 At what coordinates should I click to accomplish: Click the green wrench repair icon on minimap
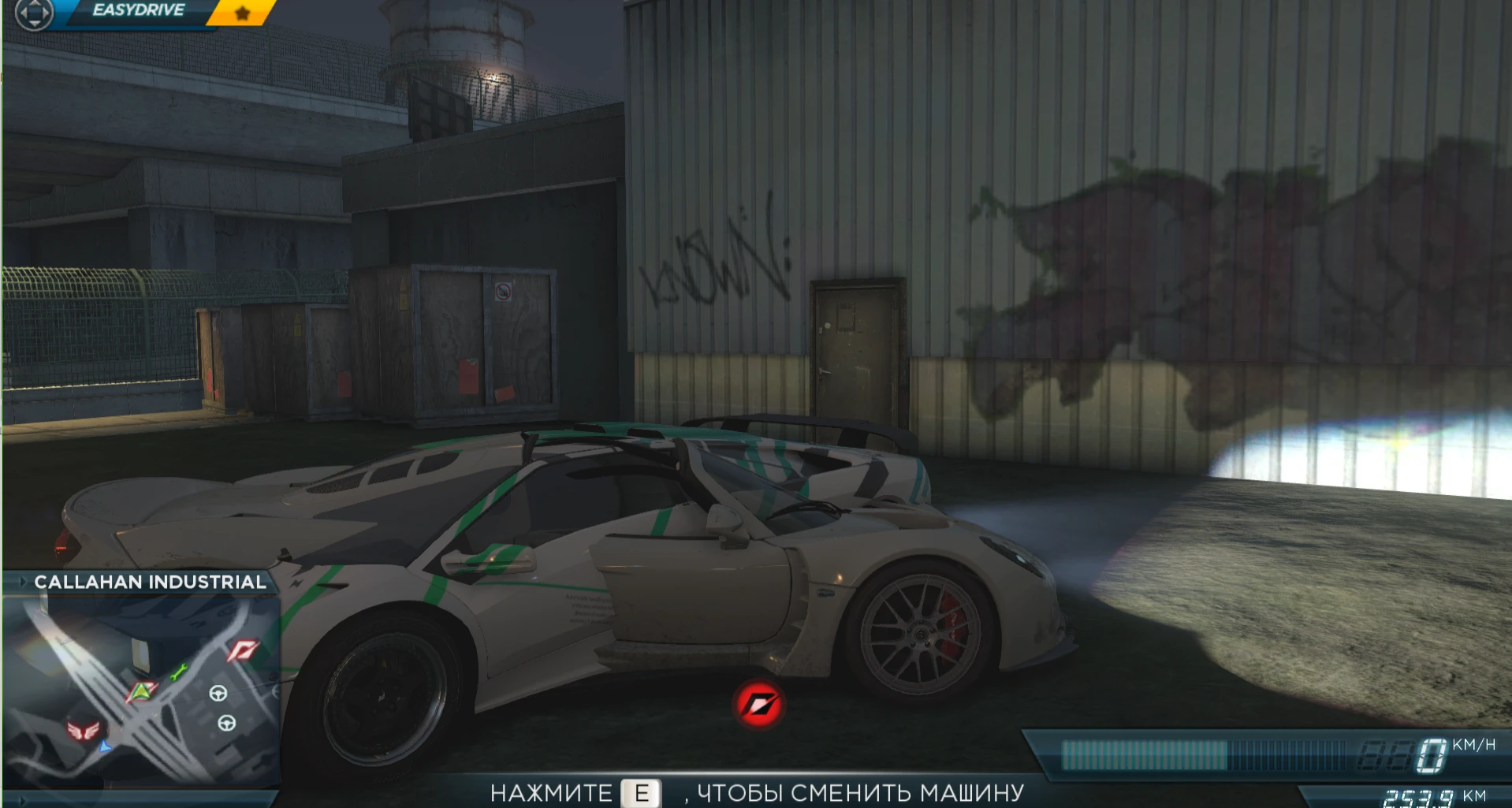178,672
